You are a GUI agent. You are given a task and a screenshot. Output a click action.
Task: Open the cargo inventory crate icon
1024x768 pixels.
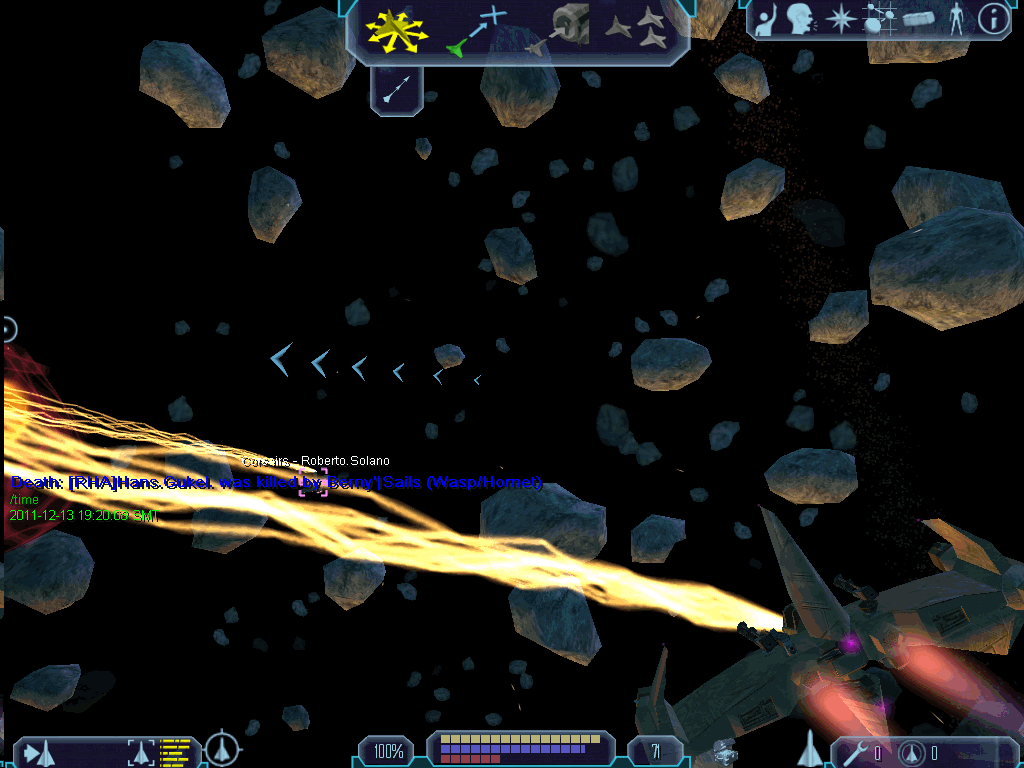click(917, 20)
